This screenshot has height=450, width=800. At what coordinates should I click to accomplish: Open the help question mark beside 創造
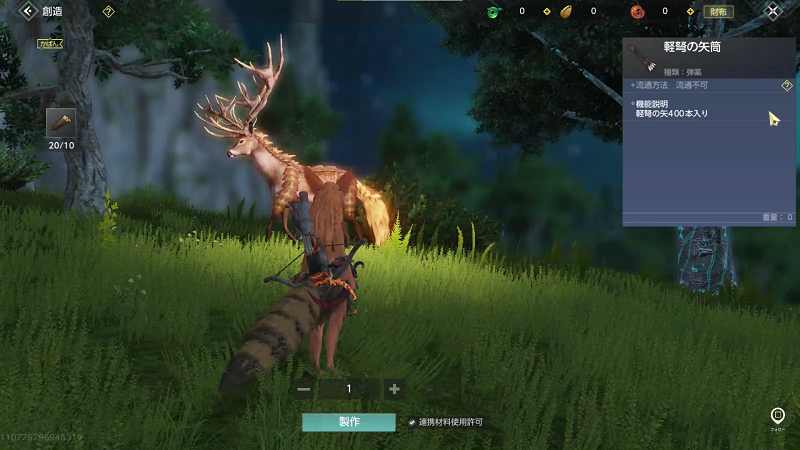pos(107,11)
